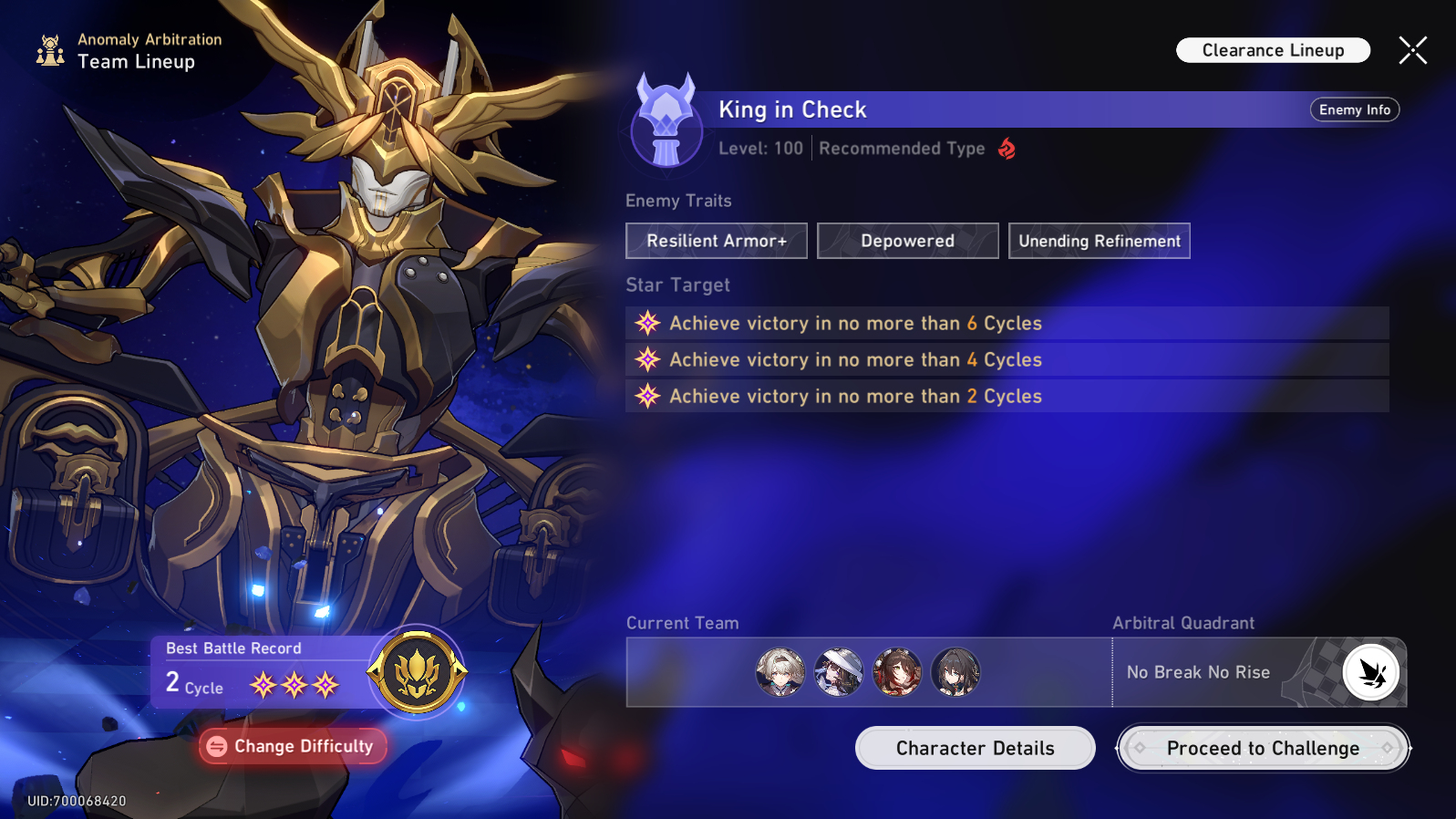This screenshot has width=1456, height=819.
Task: Click the gold medal Best Battle Record emblem
Action: (417, 672)
